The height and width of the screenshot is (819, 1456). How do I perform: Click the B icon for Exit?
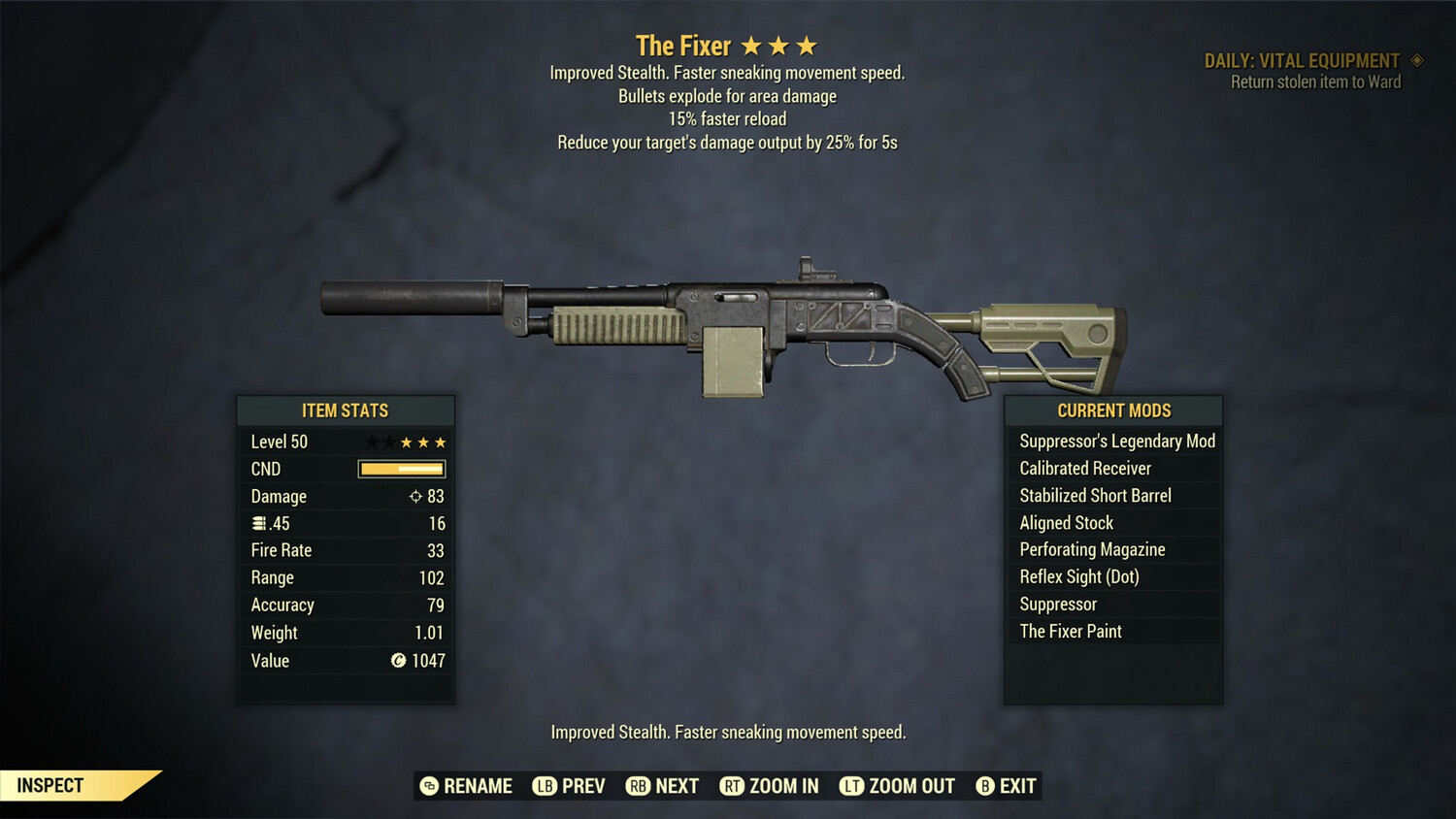985,786
